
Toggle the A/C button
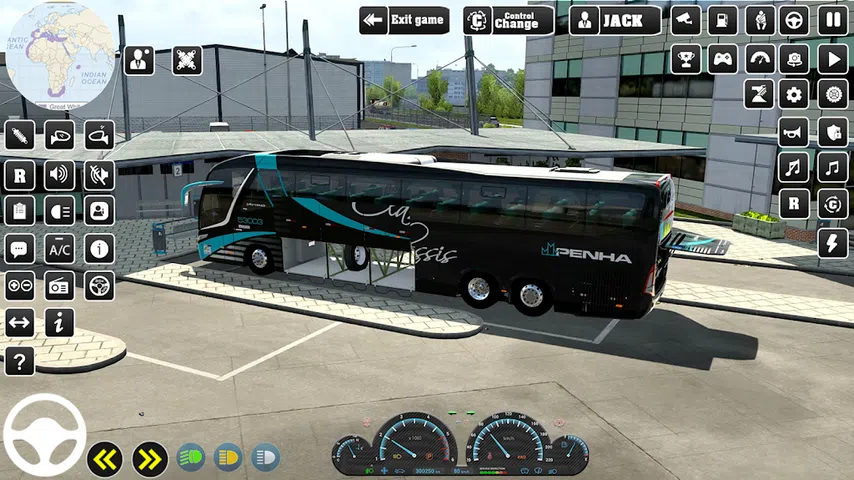(59, 248)
